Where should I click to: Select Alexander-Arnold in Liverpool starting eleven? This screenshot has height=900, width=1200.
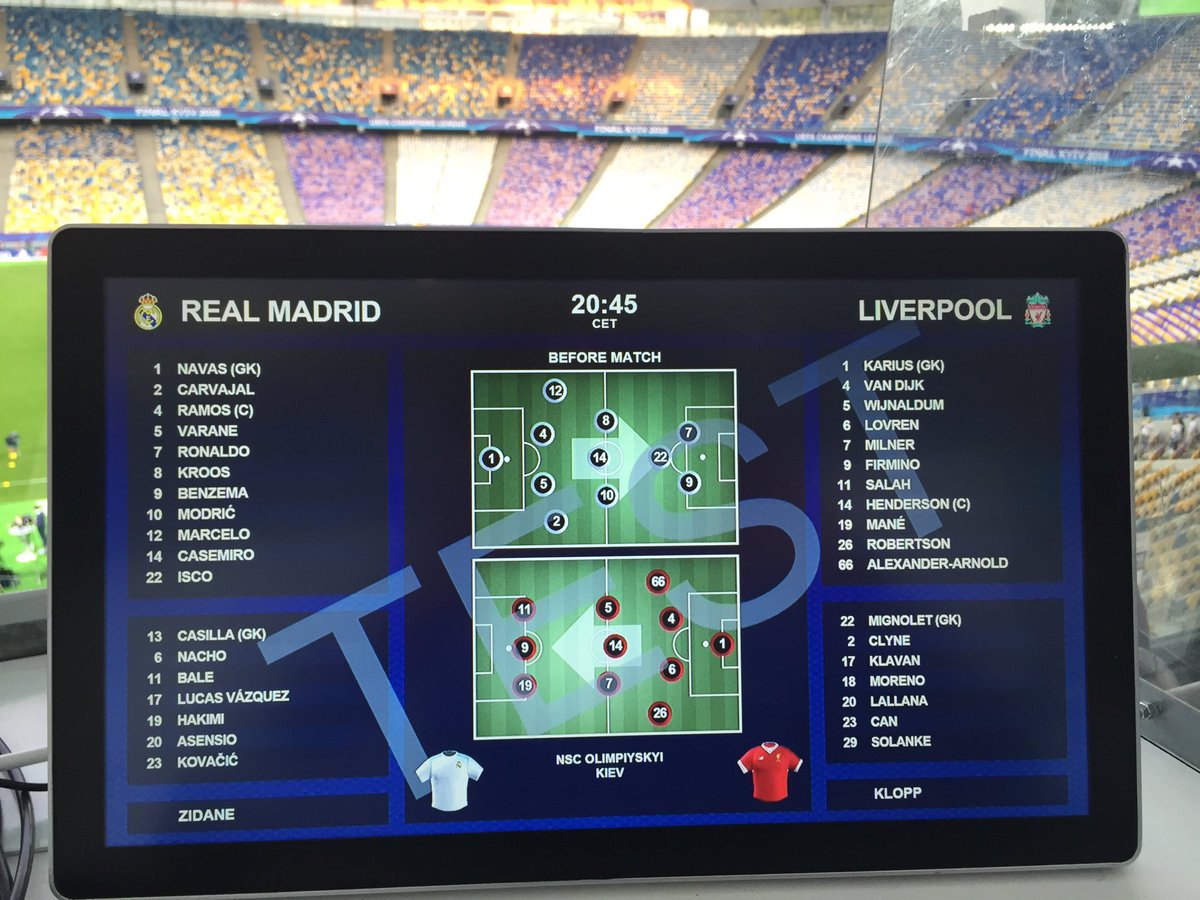(x=936, y=563)
